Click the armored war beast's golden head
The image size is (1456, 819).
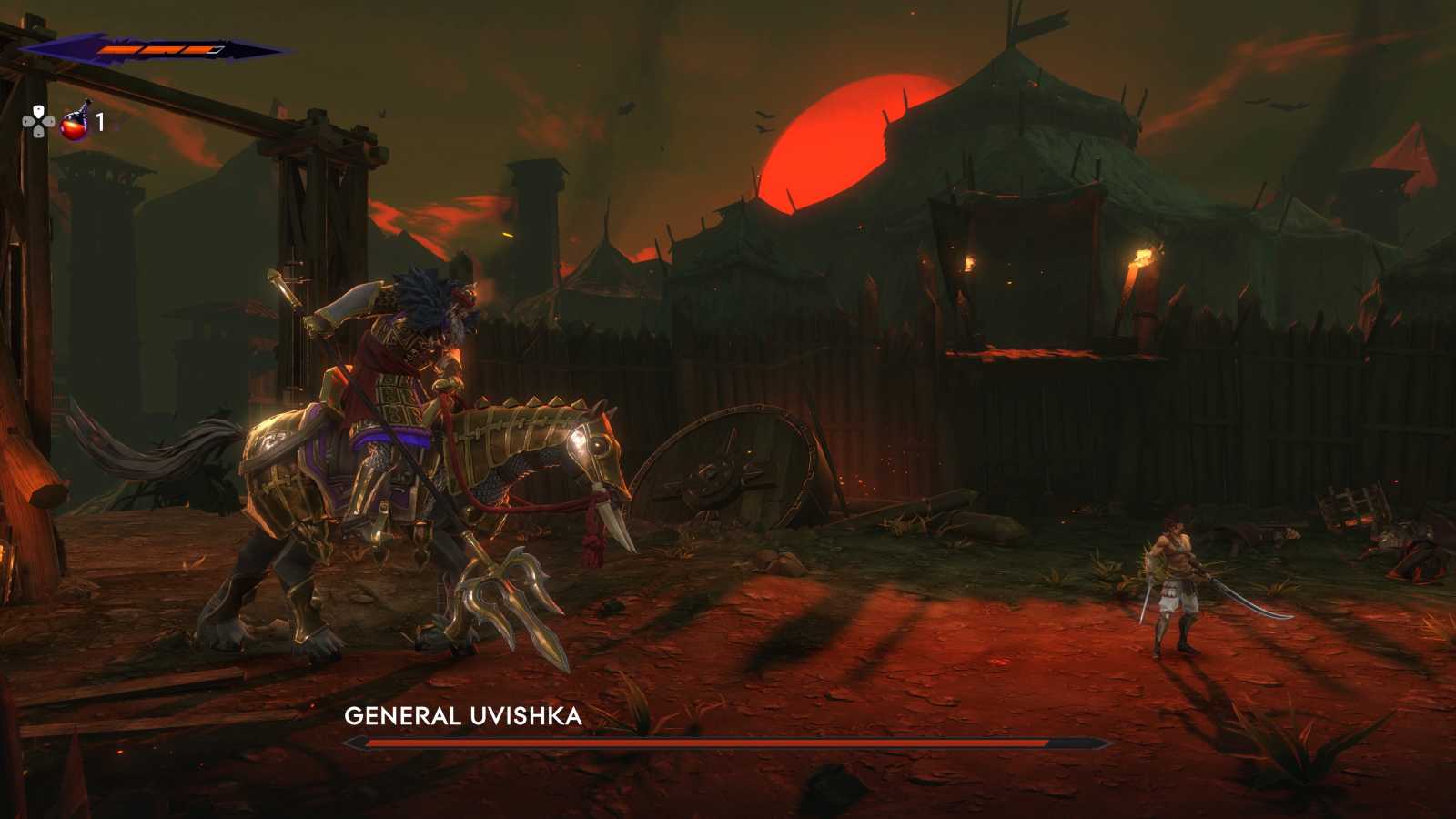tap(587, 446)
